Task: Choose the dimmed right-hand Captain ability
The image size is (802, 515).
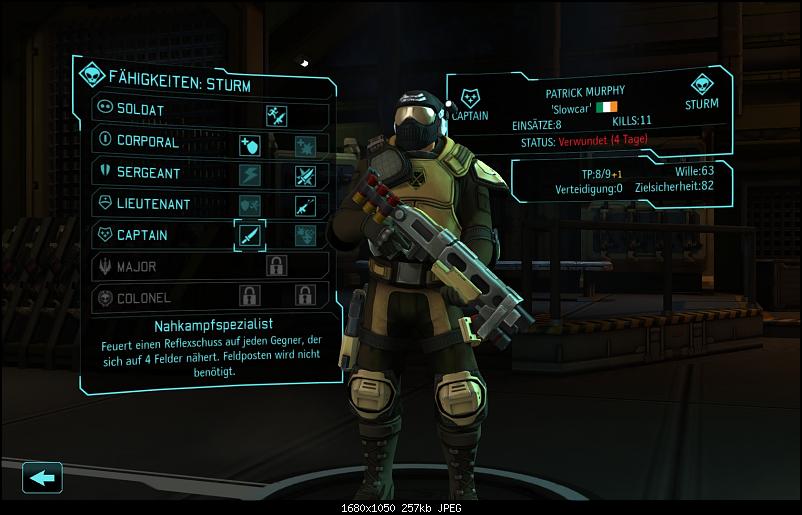Action: point(305,236)
